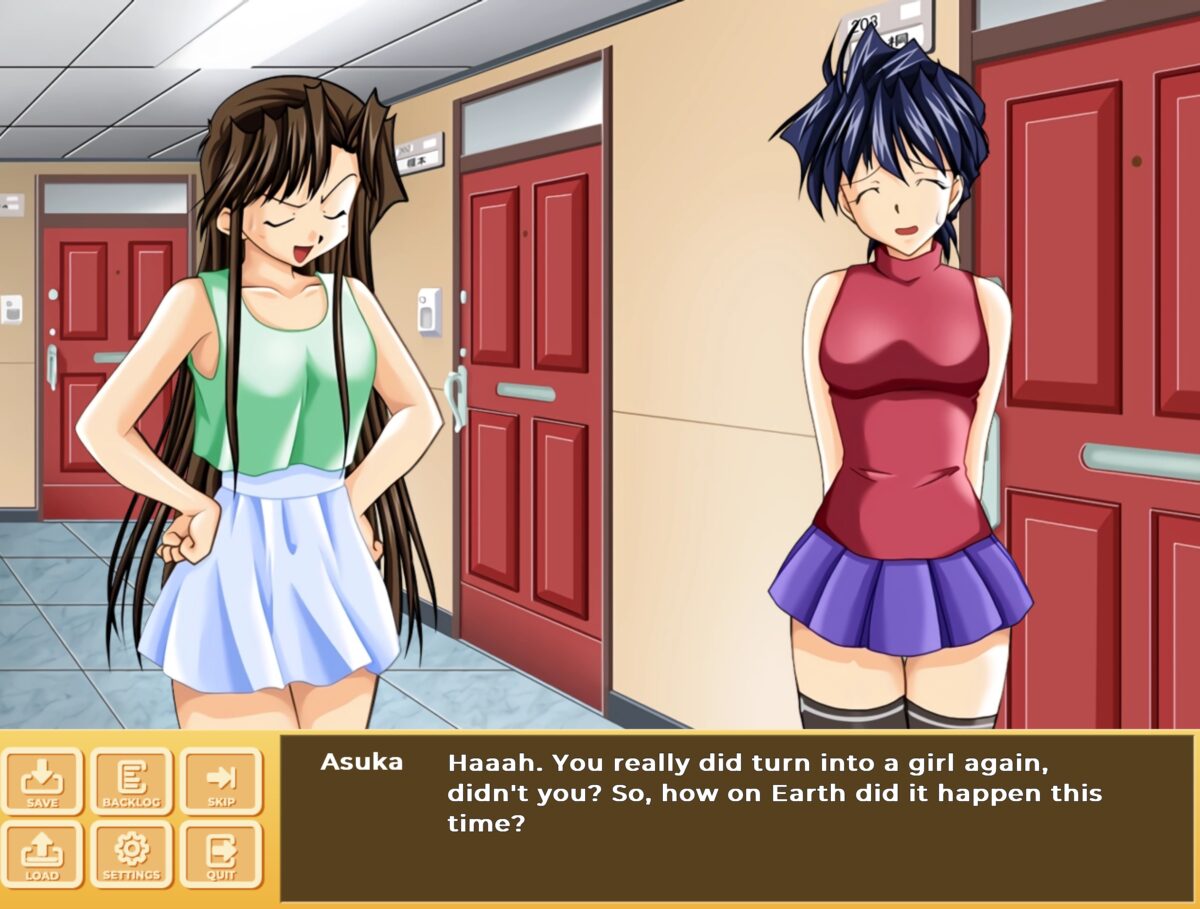This screenshot has height=909, width=1200.
Task: Activate the Skip button
Action: coord(220,781)
